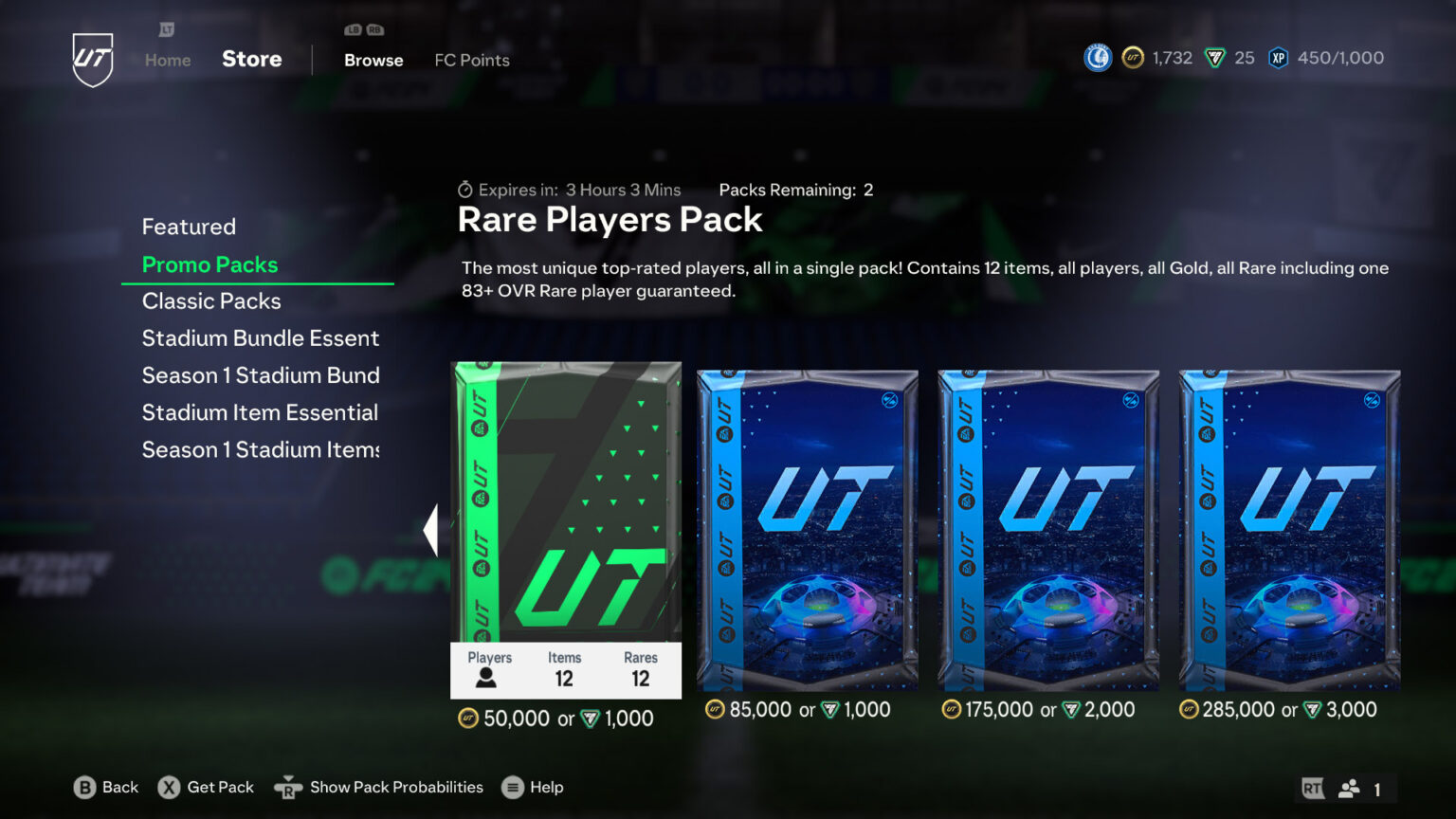Open the Classic Packs category
1456x819 pixels.
coord(210,300)
